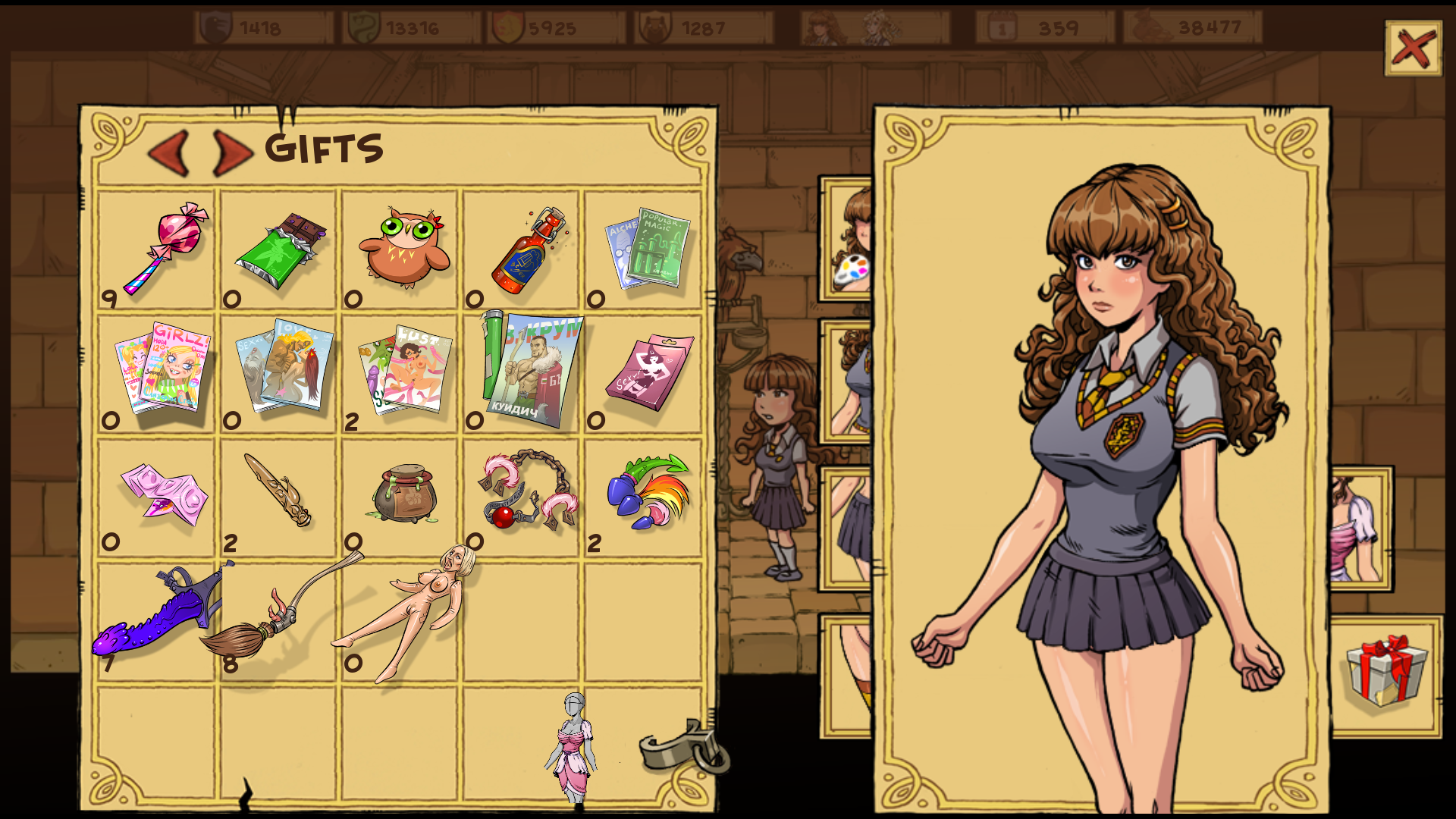Select the pink dress mannequin item
Image resolution: width=1456 pixels, height=819 pixels.
click(x=573, y=747)
